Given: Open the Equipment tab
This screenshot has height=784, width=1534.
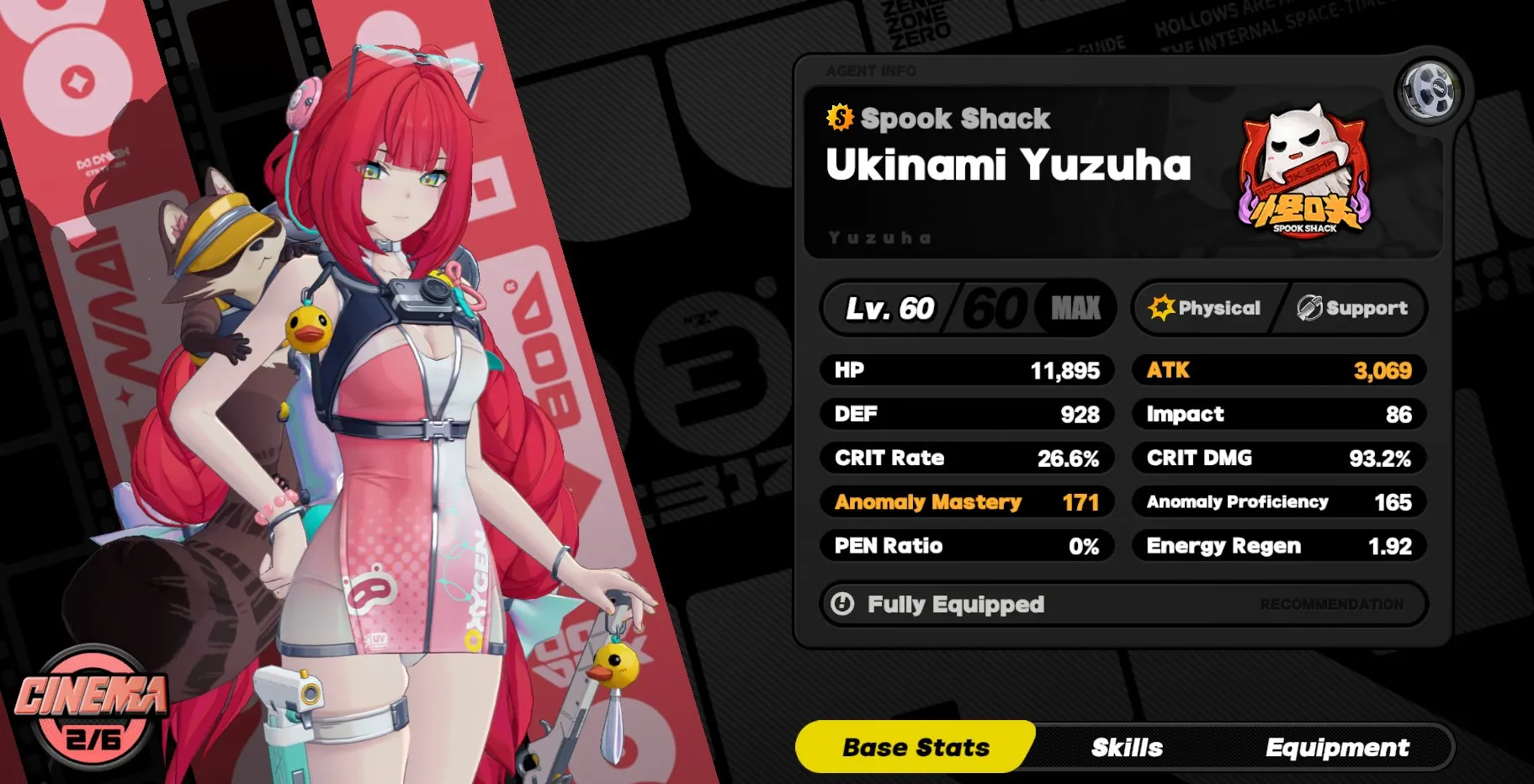Looking at the screenshot, I should [1337, 747].
